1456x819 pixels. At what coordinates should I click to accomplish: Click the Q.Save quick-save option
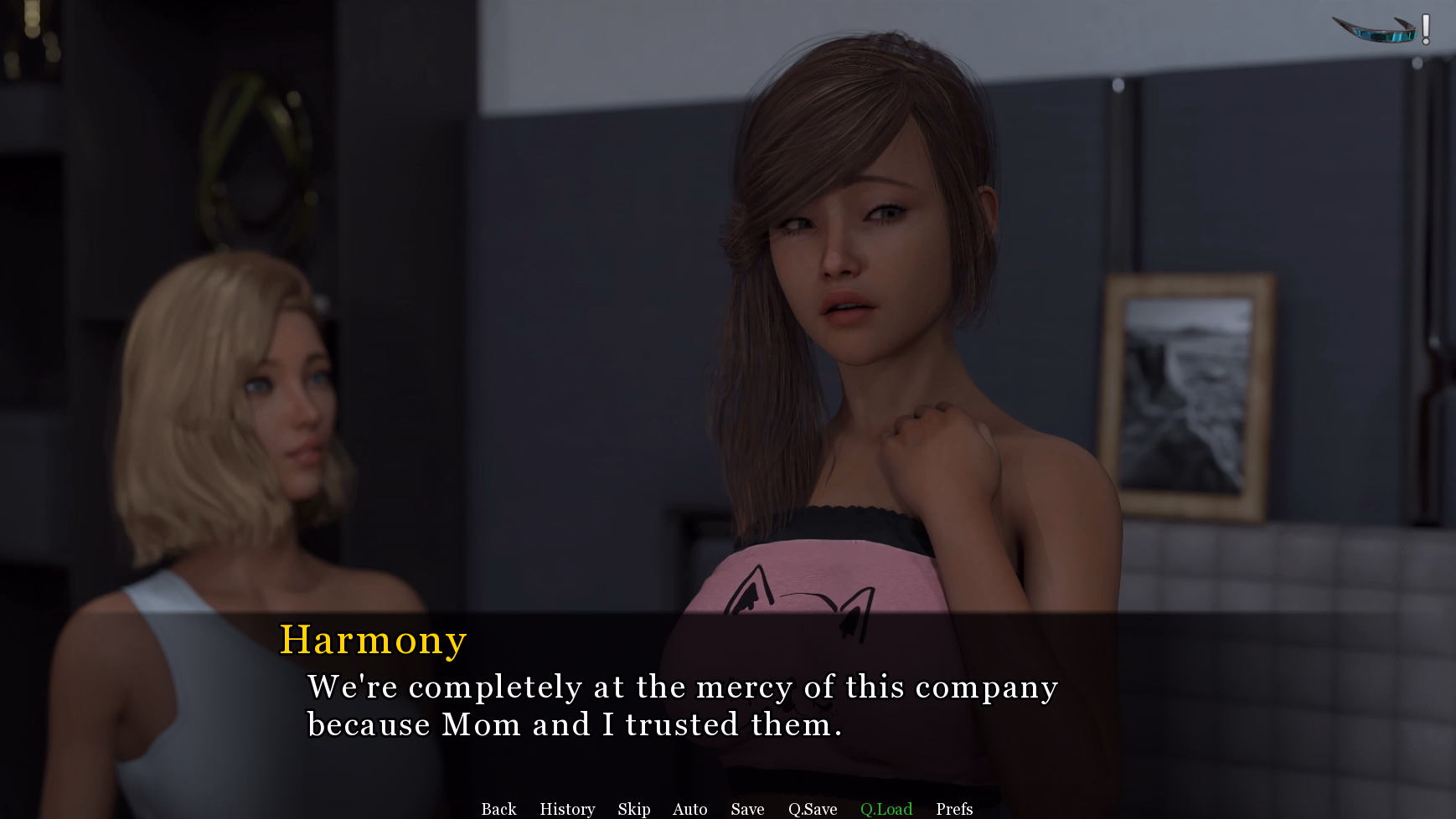pyautogui.click(x=813, y=809)
